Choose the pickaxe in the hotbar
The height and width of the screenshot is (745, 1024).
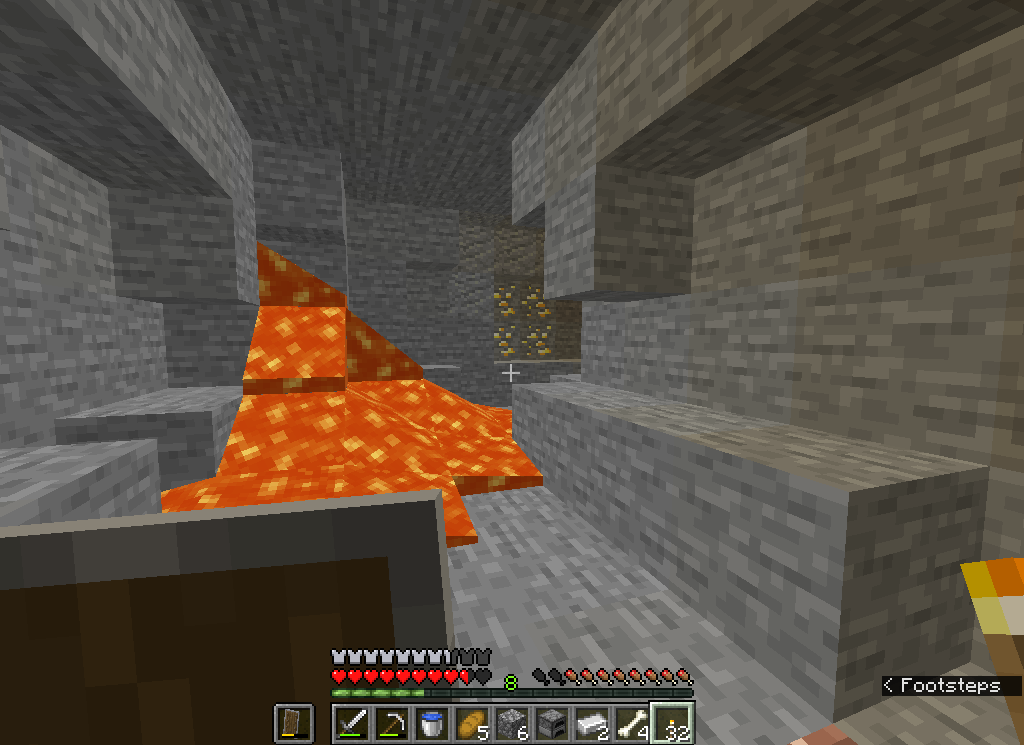tap(391, 722)
